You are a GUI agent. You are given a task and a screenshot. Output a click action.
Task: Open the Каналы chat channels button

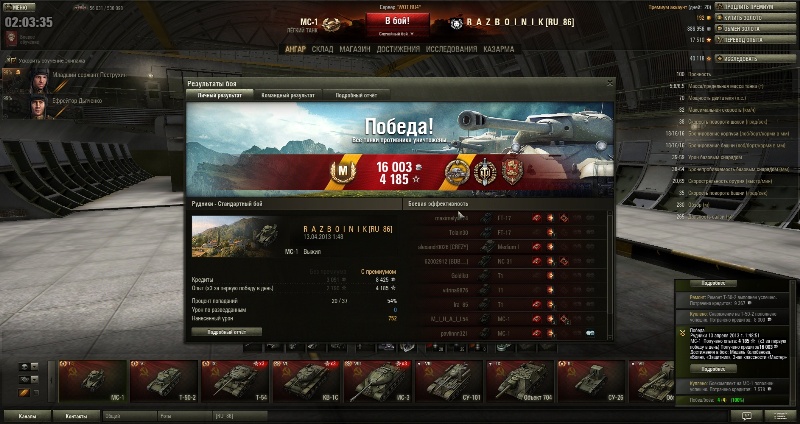coord(27,415)
